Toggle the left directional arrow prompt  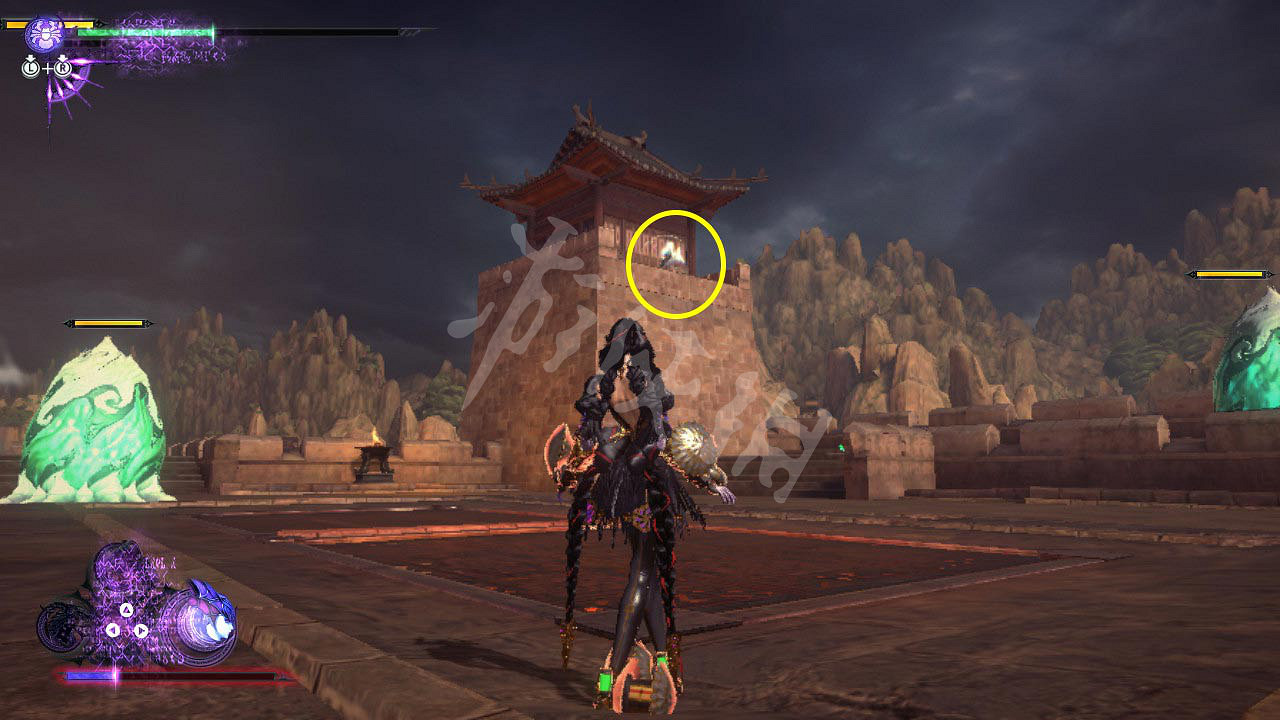(x=112, y=630)
